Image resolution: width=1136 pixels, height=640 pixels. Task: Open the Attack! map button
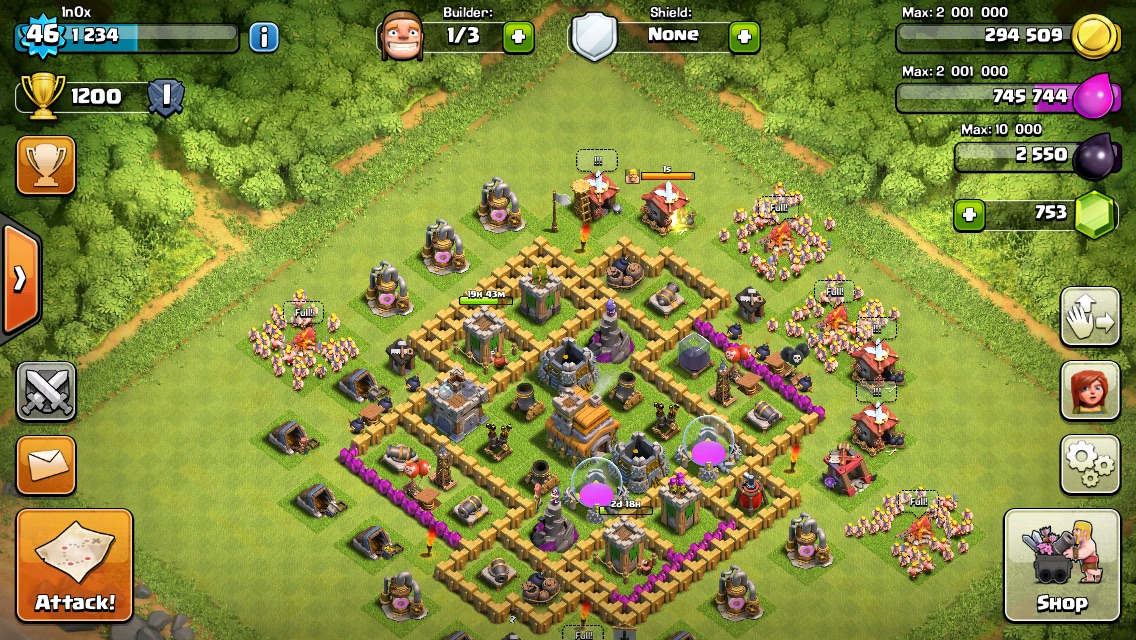point(75,565)
